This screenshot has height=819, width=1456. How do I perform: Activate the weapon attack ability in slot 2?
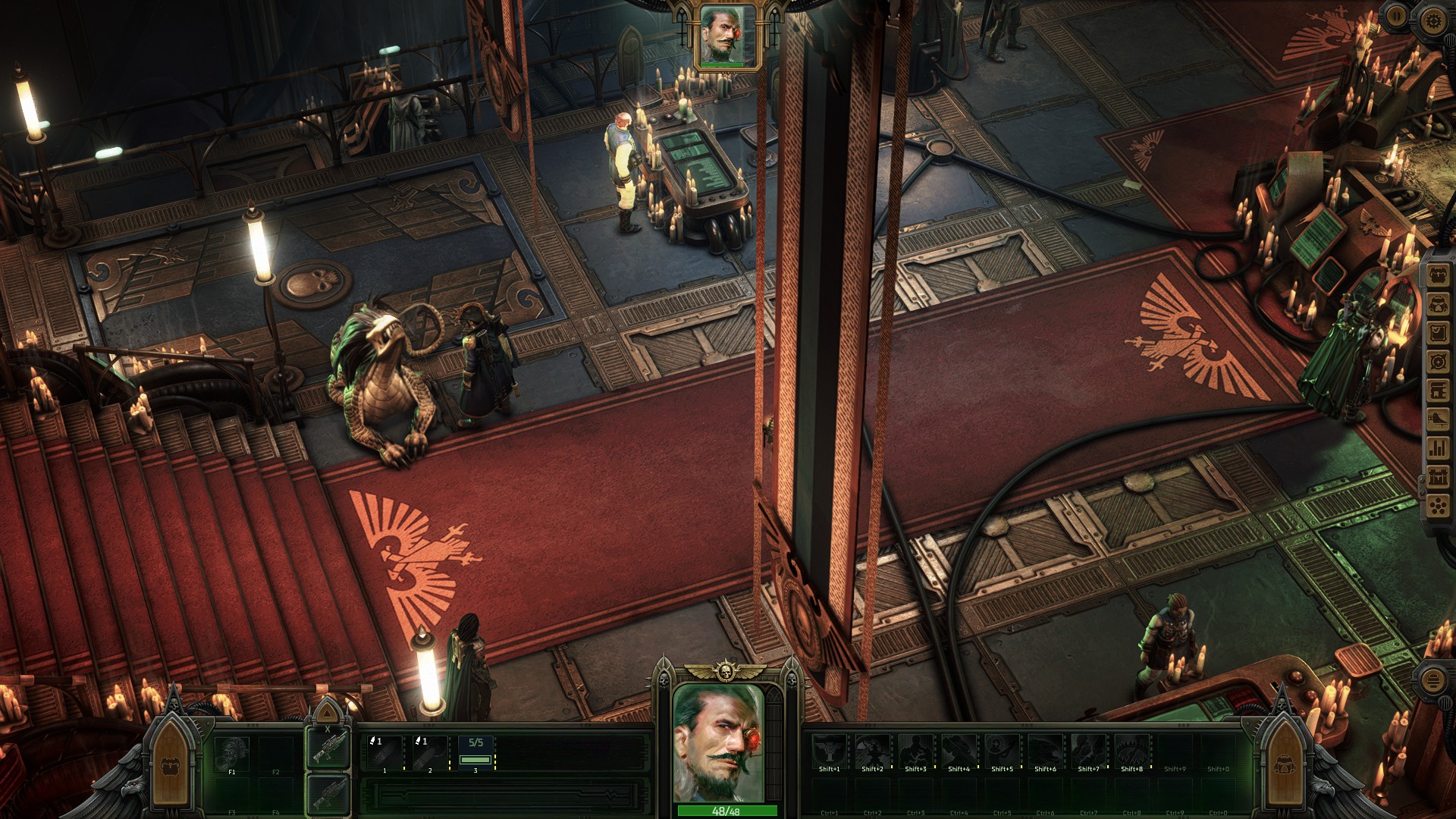tap(430, 753)
